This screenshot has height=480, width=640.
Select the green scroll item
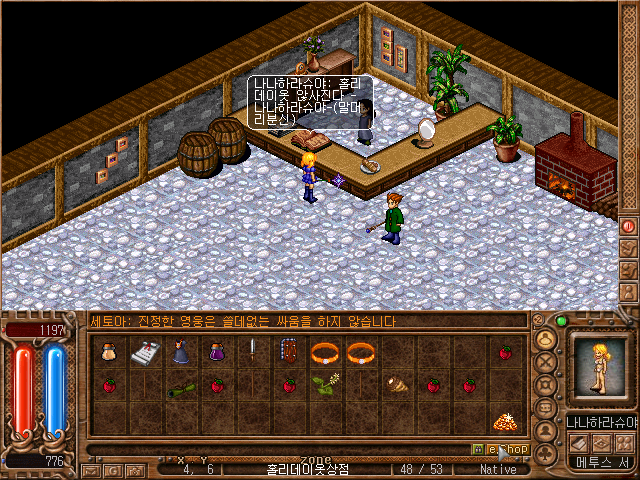[180, 388]
